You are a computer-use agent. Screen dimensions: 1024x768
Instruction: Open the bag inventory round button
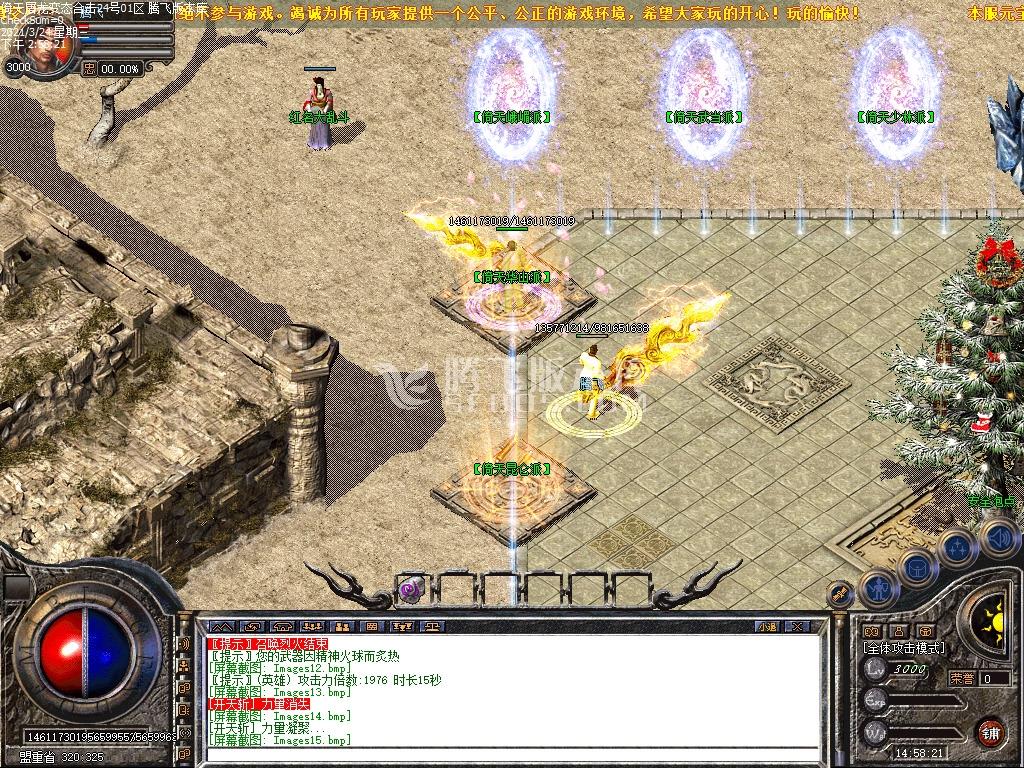pyautogui.click(x=916, y=568)
